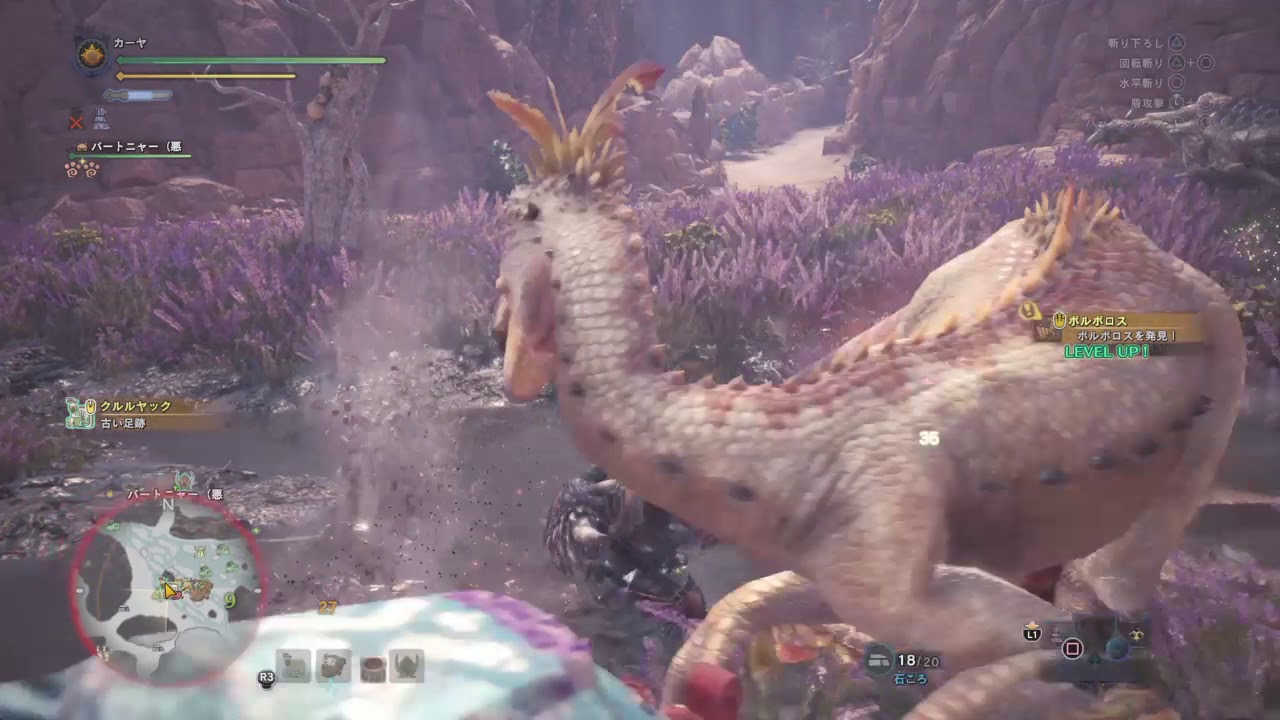Toggle the R3 map zoom prompt
The height and width of the screenshot is (720, 1280).
[267, 677]
